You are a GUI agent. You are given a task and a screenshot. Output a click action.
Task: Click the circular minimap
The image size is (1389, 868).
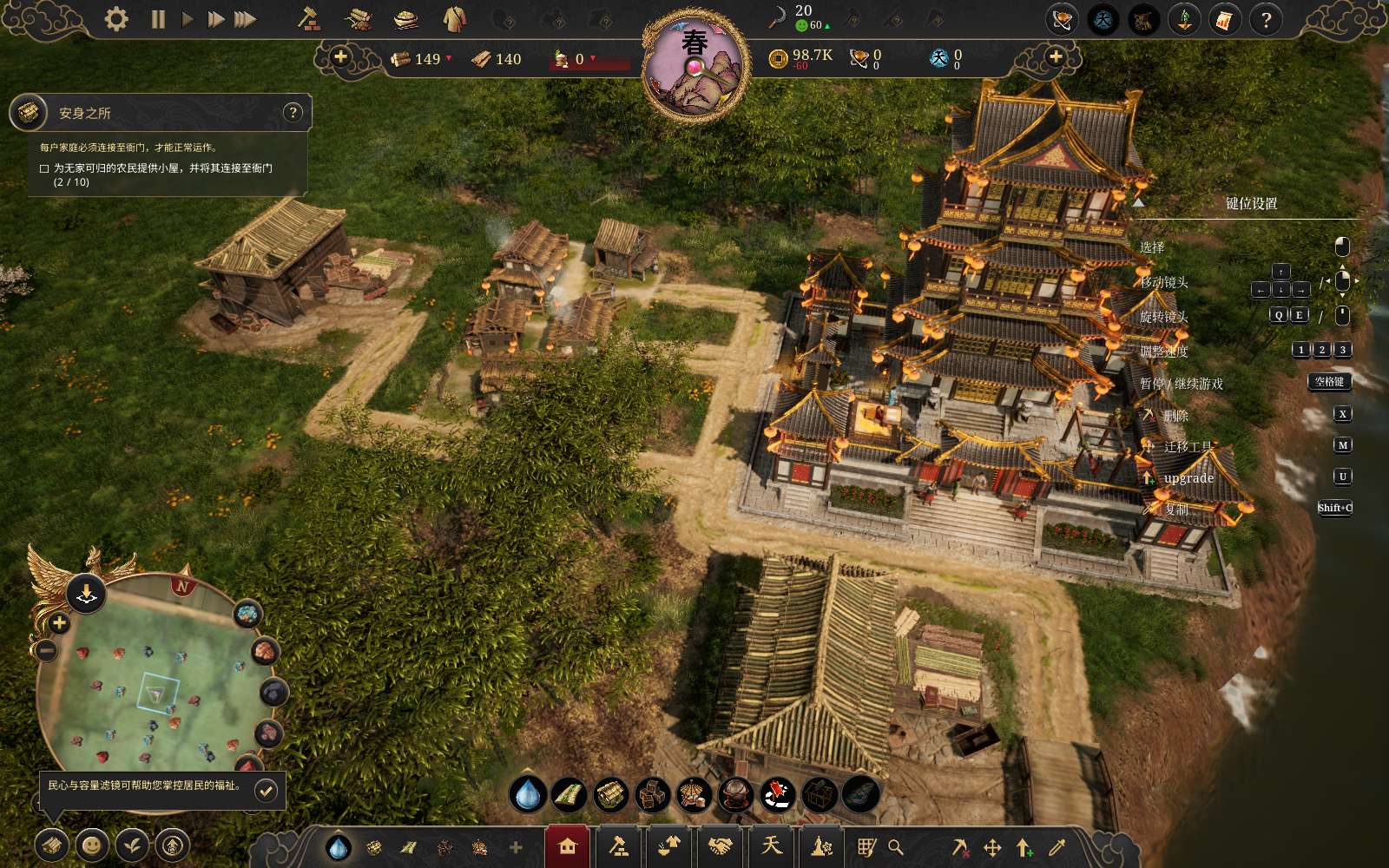(x=156, y=686)
